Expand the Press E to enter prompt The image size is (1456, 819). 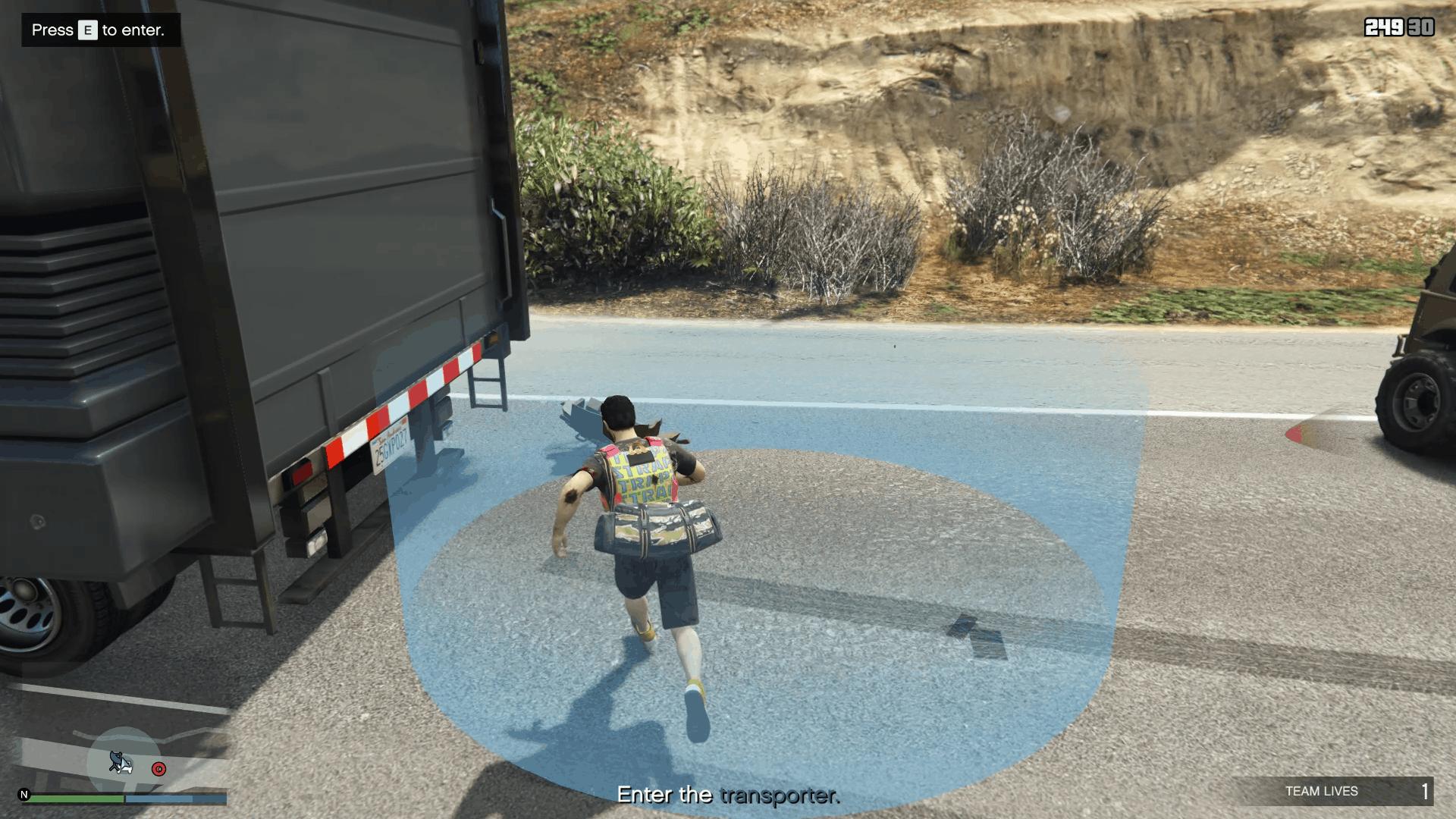97,31
